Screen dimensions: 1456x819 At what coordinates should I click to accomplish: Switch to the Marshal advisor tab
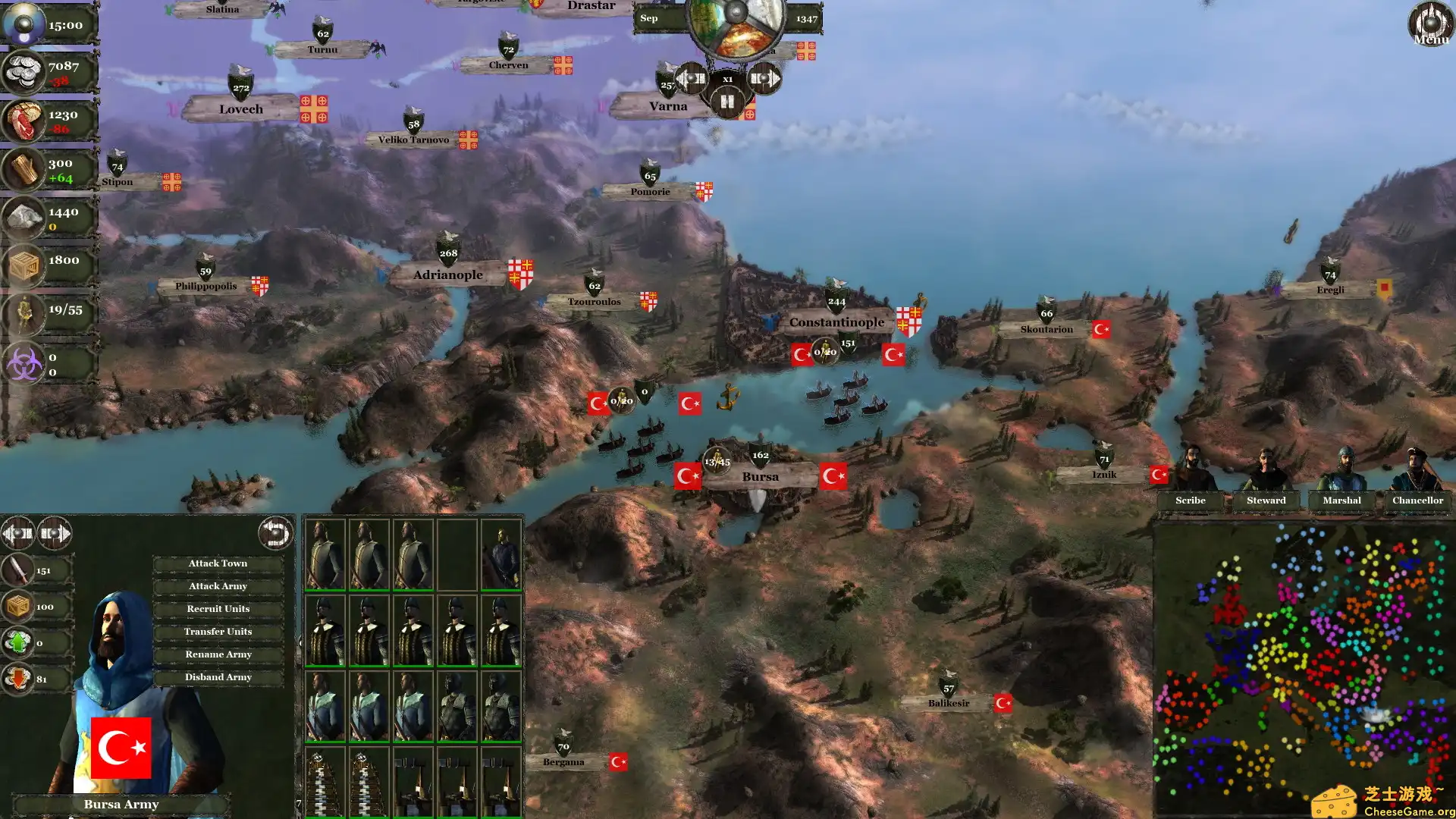tap(1340, 500)
